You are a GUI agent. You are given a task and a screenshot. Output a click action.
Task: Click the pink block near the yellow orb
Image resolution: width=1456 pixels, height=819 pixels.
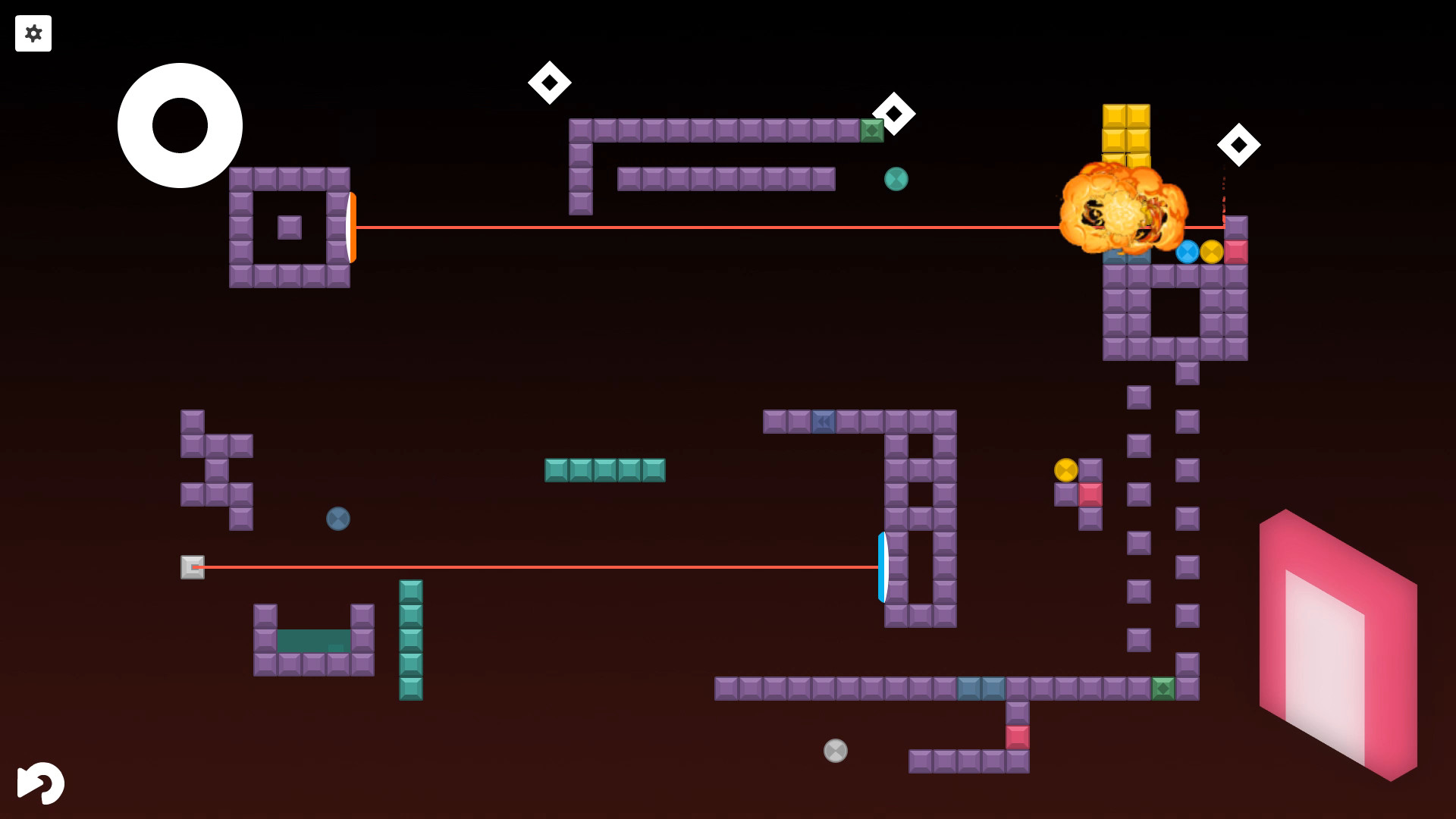point(1090,493)
